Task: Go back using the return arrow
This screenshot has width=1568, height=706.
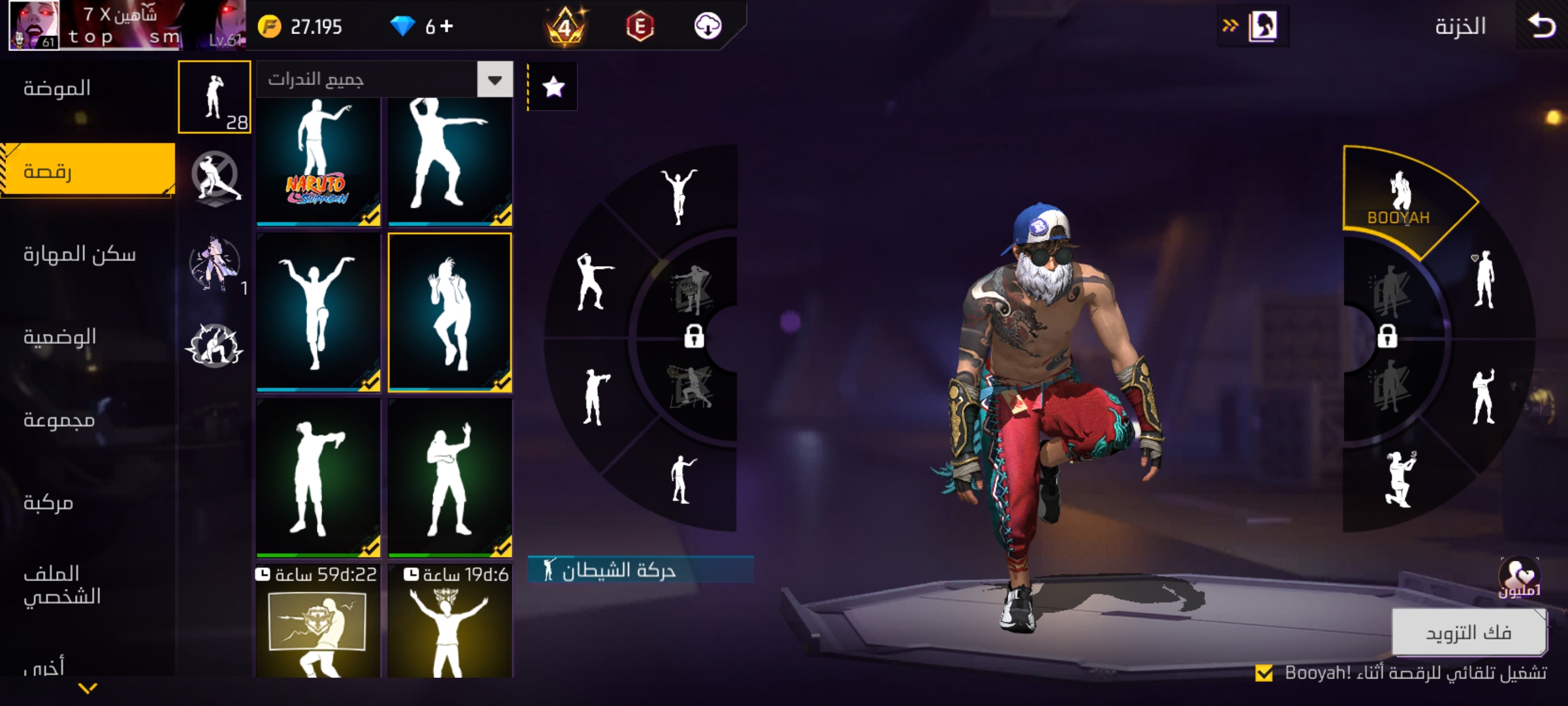Action: [x=1542, y=26]
